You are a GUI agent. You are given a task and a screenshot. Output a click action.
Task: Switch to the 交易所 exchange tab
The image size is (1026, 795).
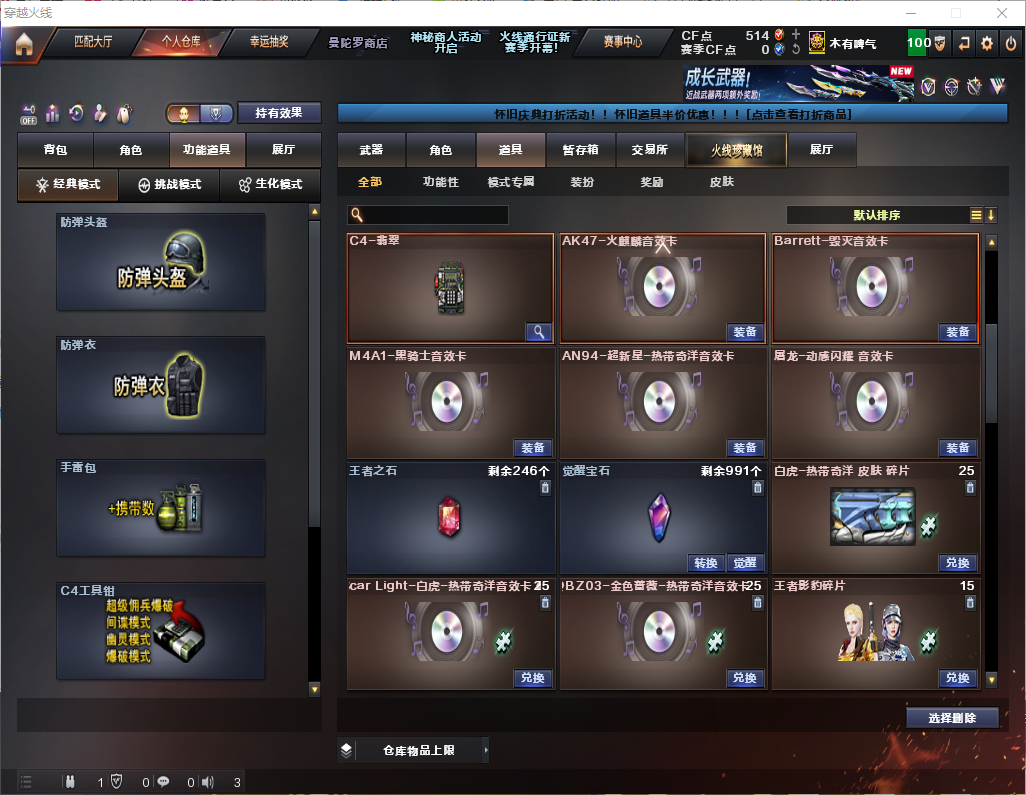click(x=650, y=150)
